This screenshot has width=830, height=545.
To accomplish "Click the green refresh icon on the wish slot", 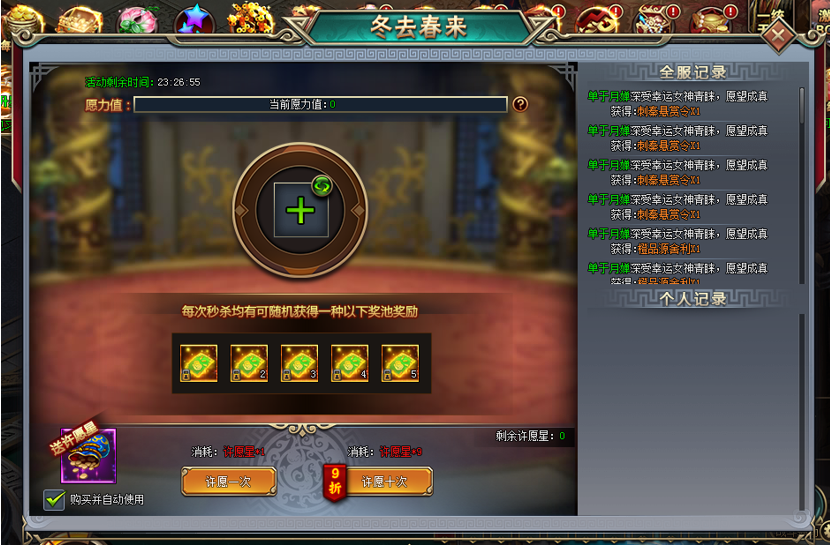I will tap(321, 186).
